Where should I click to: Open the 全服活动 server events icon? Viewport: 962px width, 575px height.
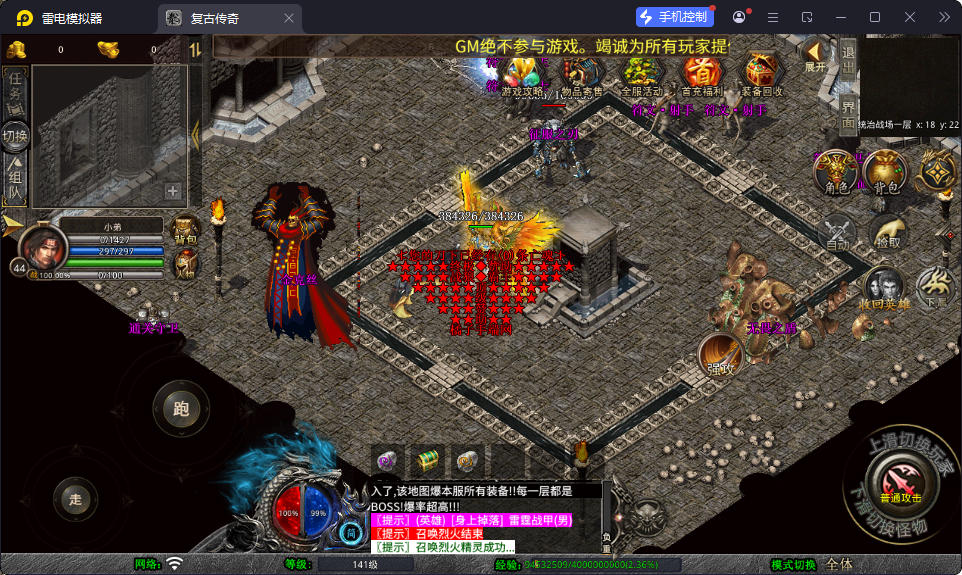pyautogui.click(x=642, y=75)
